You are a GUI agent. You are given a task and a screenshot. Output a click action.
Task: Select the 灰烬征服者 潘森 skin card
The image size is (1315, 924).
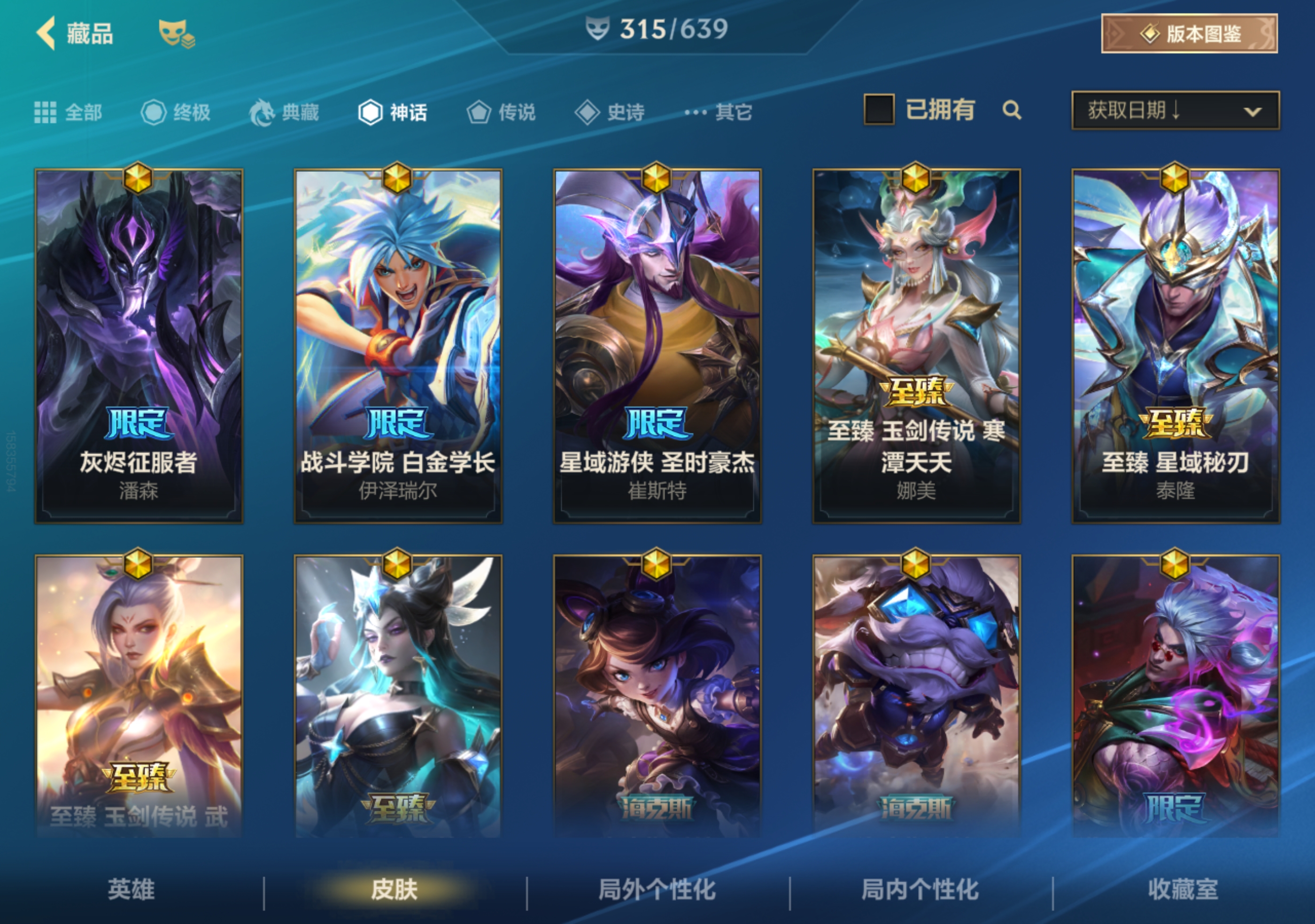pyautogui.click(x=139, y=346)
